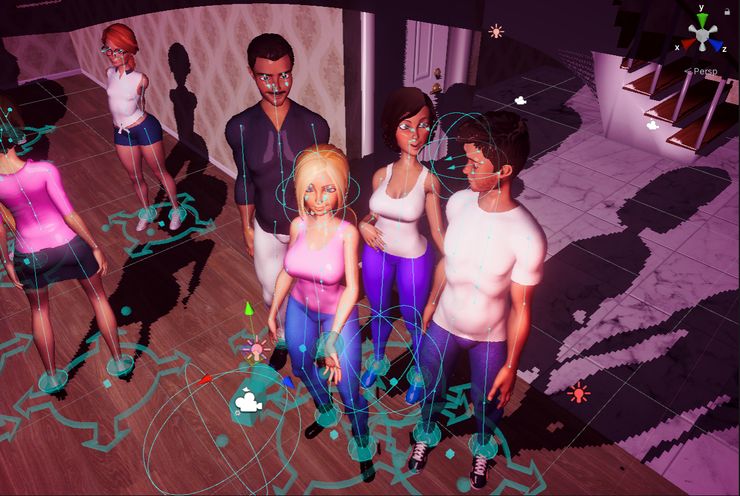Click the blue arrow of the move handle
This screenshot has width=740, height=496.
tap(287, 381)
